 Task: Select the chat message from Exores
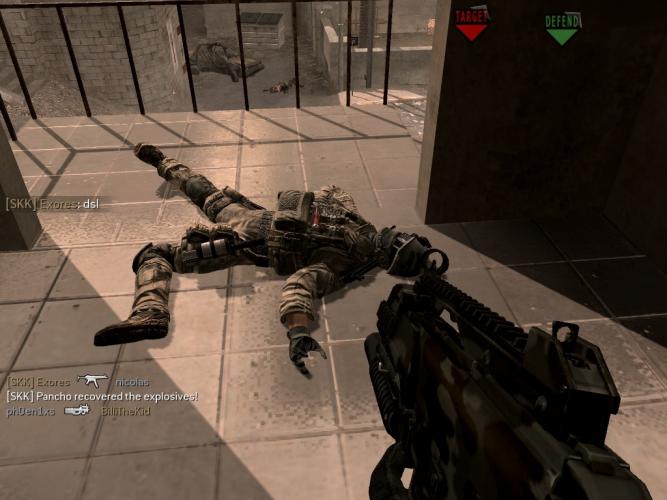(53, 204)
